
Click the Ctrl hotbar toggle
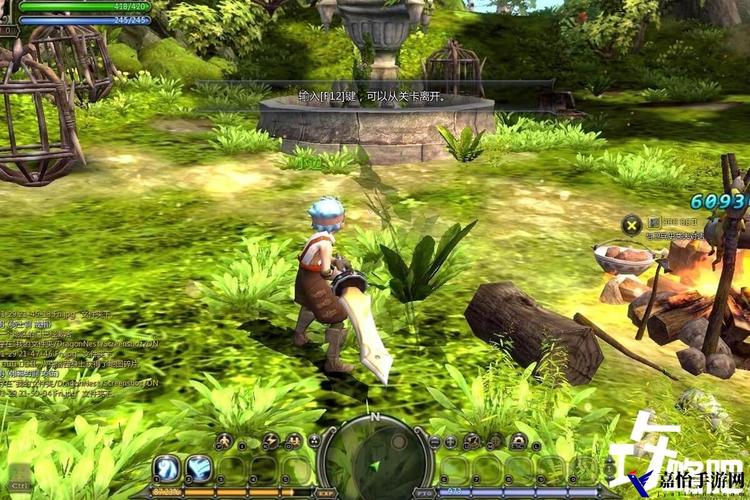click(x=20, y=483)
